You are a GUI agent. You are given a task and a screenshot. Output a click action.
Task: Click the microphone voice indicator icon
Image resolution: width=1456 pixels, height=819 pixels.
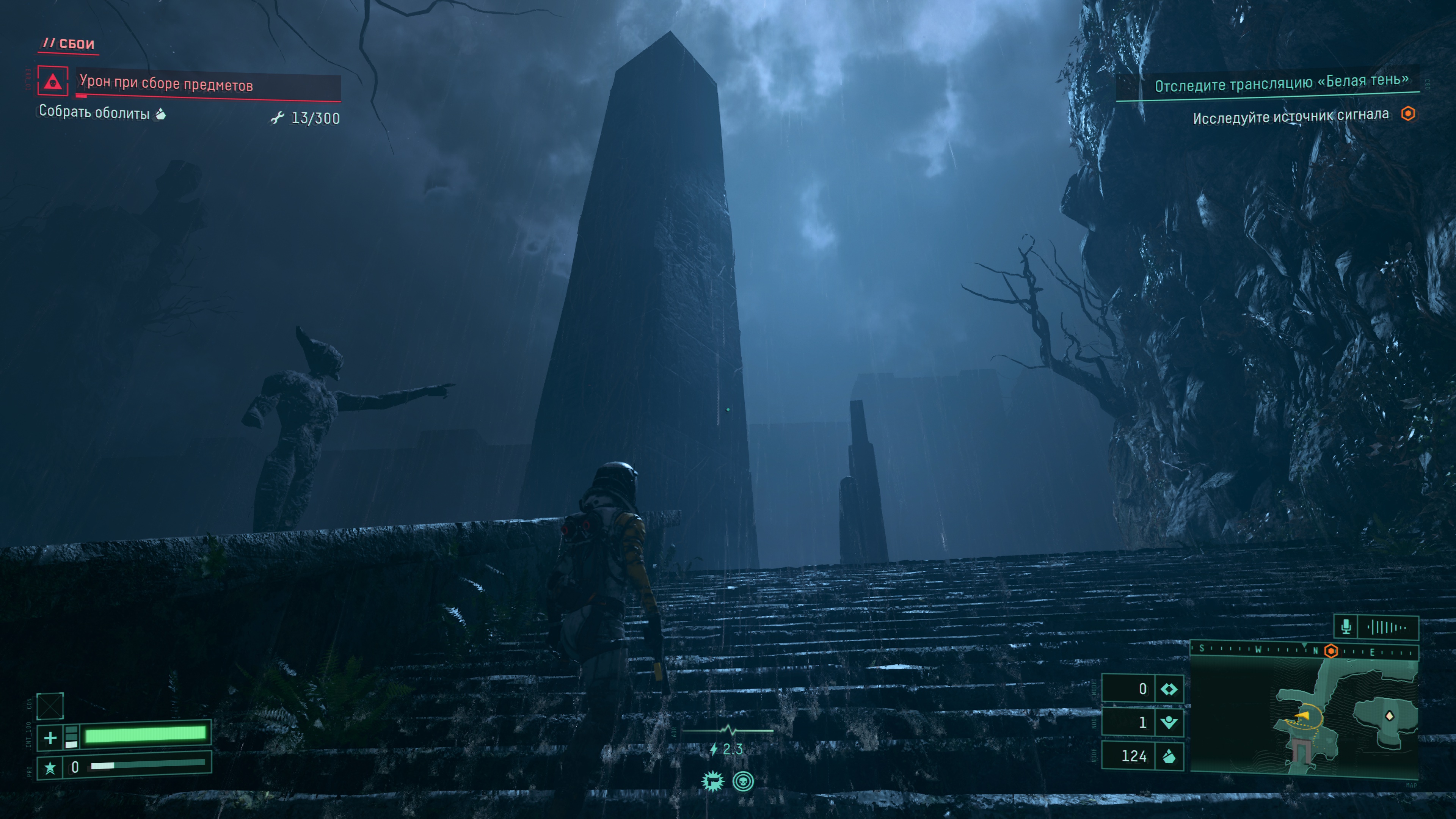pyautogui.click(x=1346, y=626)
